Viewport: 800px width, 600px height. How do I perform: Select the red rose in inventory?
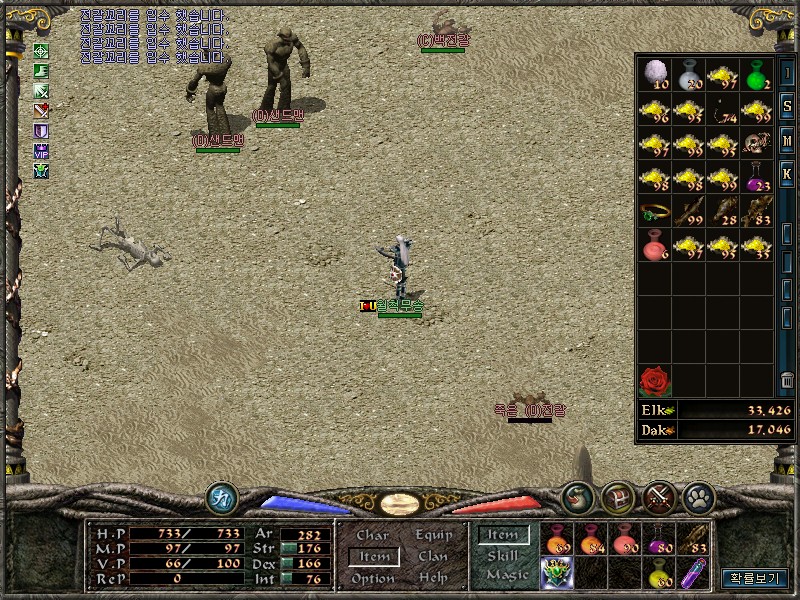pyautogui.click(x=655, y=380)
